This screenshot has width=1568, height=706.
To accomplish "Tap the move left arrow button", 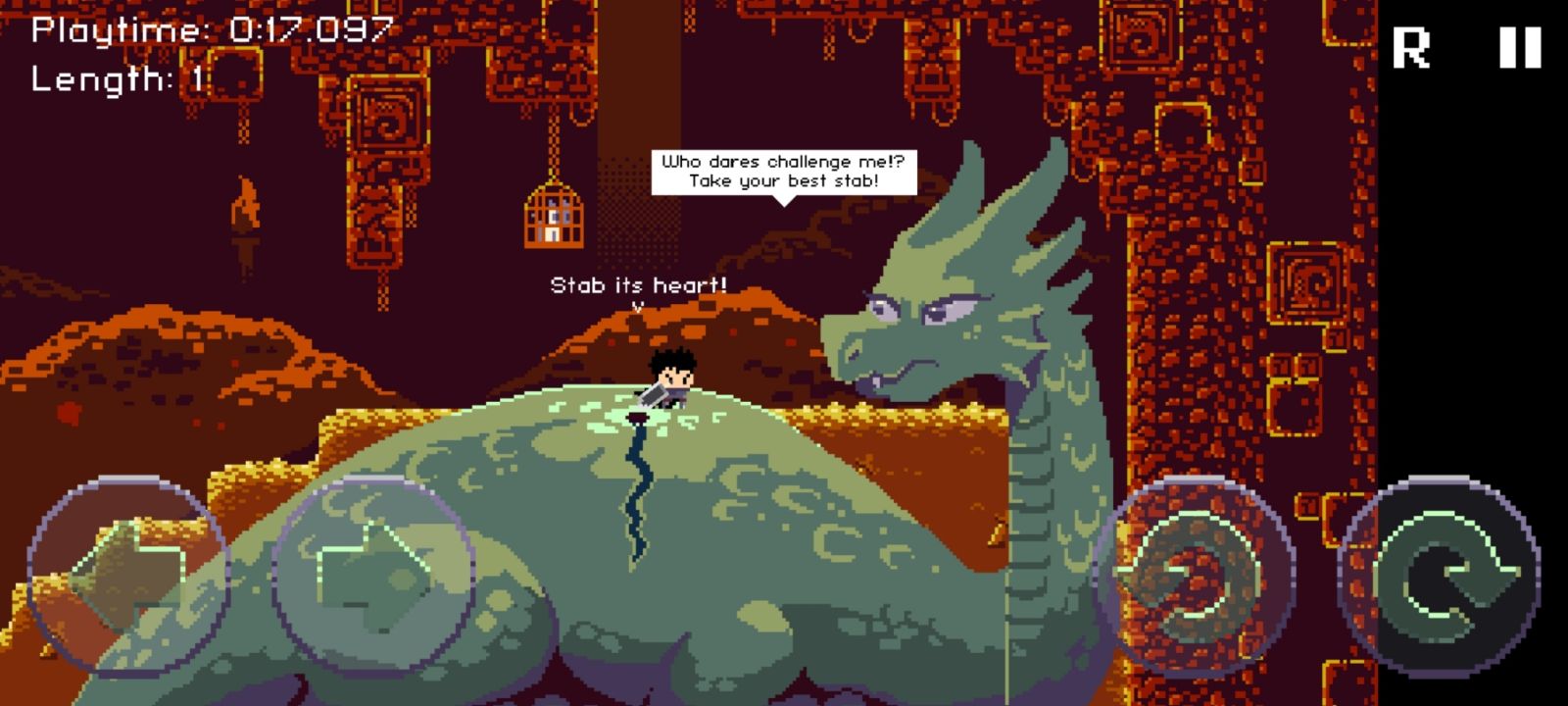I will (x=128, y=576).
